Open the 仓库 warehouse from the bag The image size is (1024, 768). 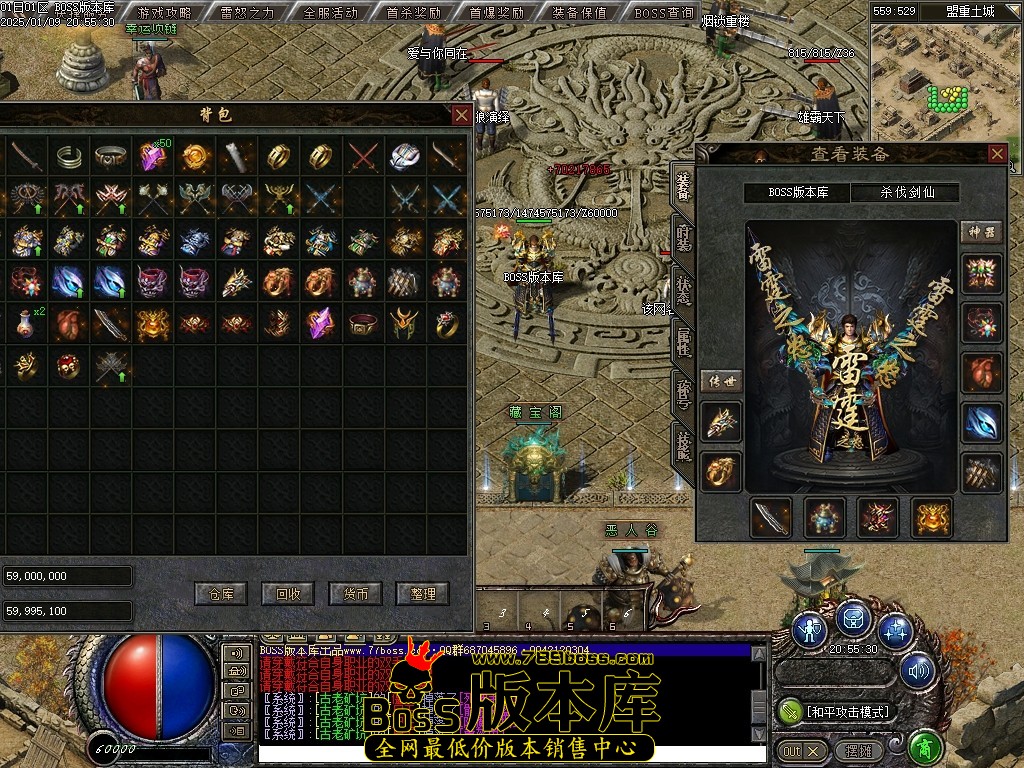(220, 594)
